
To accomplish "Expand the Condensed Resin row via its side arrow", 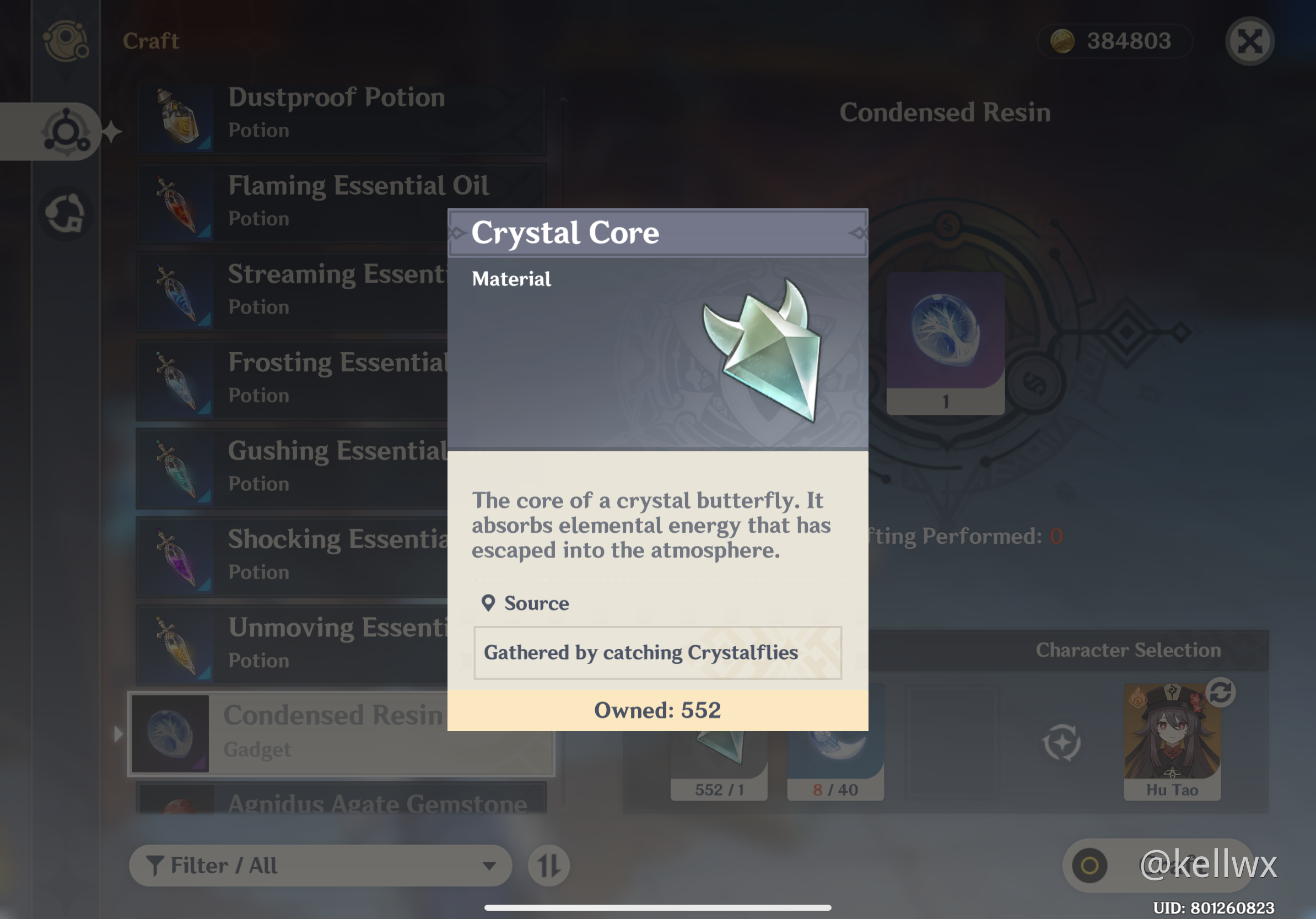I will coord(118,734).
